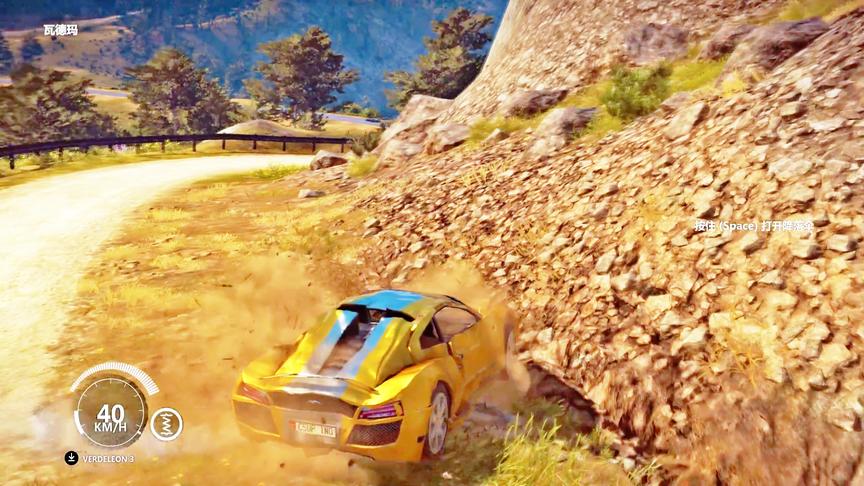Click the download arrow icon beside Verdeleon 3

(x=71, y=458)
